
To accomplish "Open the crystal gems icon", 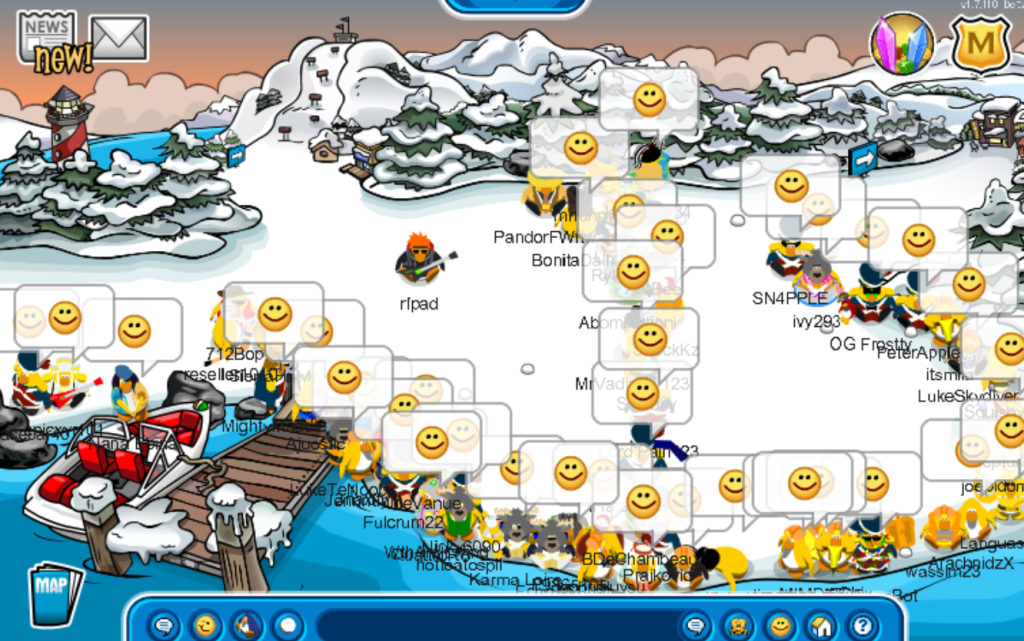I will point(902,44).
